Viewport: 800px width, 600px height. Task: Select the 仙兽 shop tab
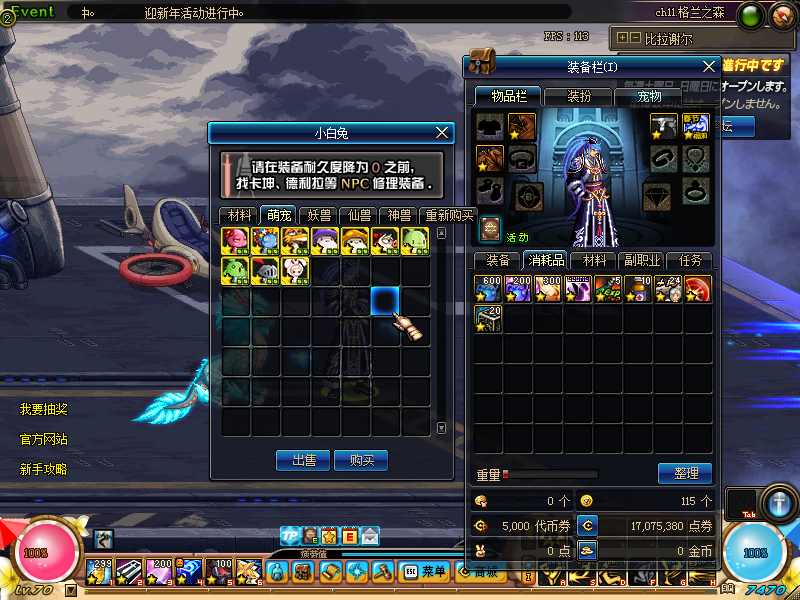point(359,215)
